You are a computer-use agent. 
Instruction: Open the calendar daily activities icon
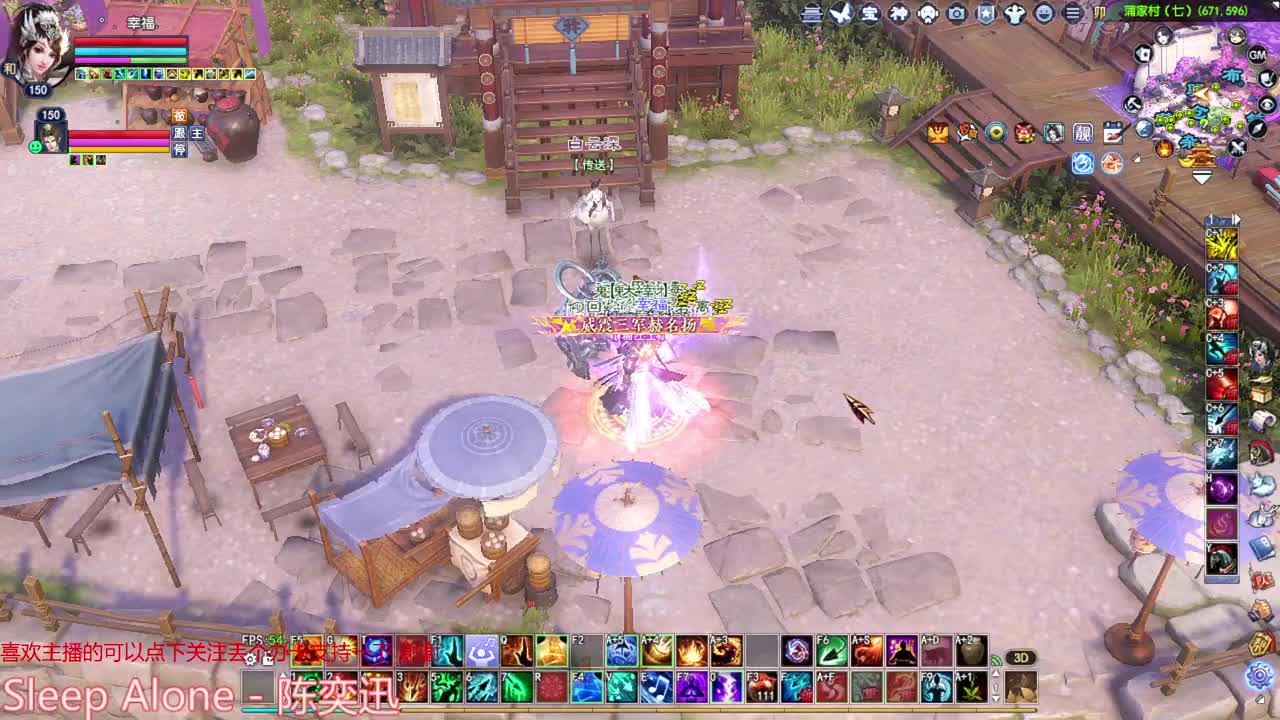(x=1115, y=132)
